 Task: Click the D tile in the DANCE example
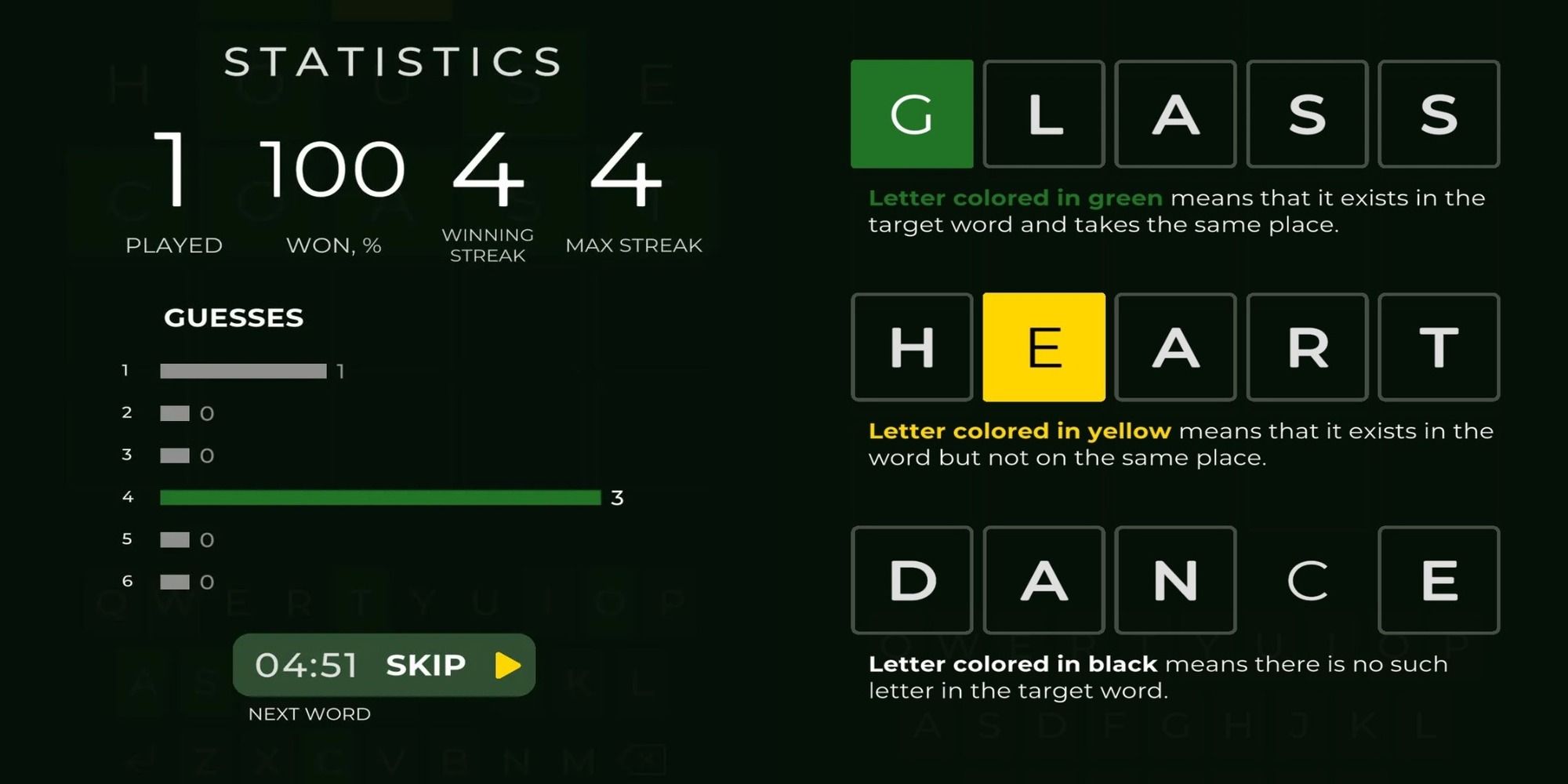(x=912, y=581)
